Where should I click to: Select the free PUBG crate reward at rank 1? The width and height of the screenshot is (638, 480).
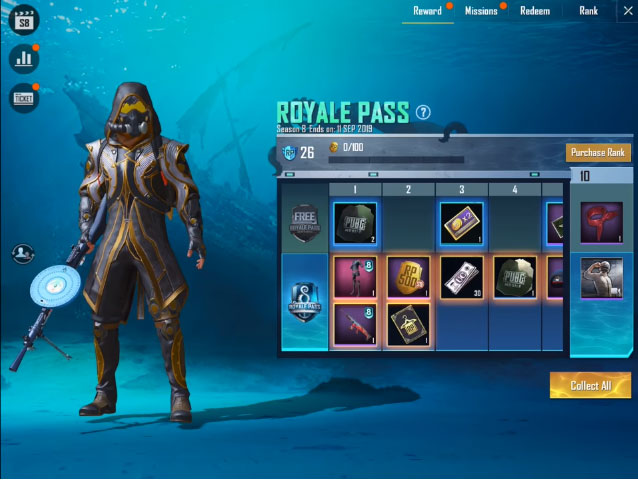(x=354, y=223)
